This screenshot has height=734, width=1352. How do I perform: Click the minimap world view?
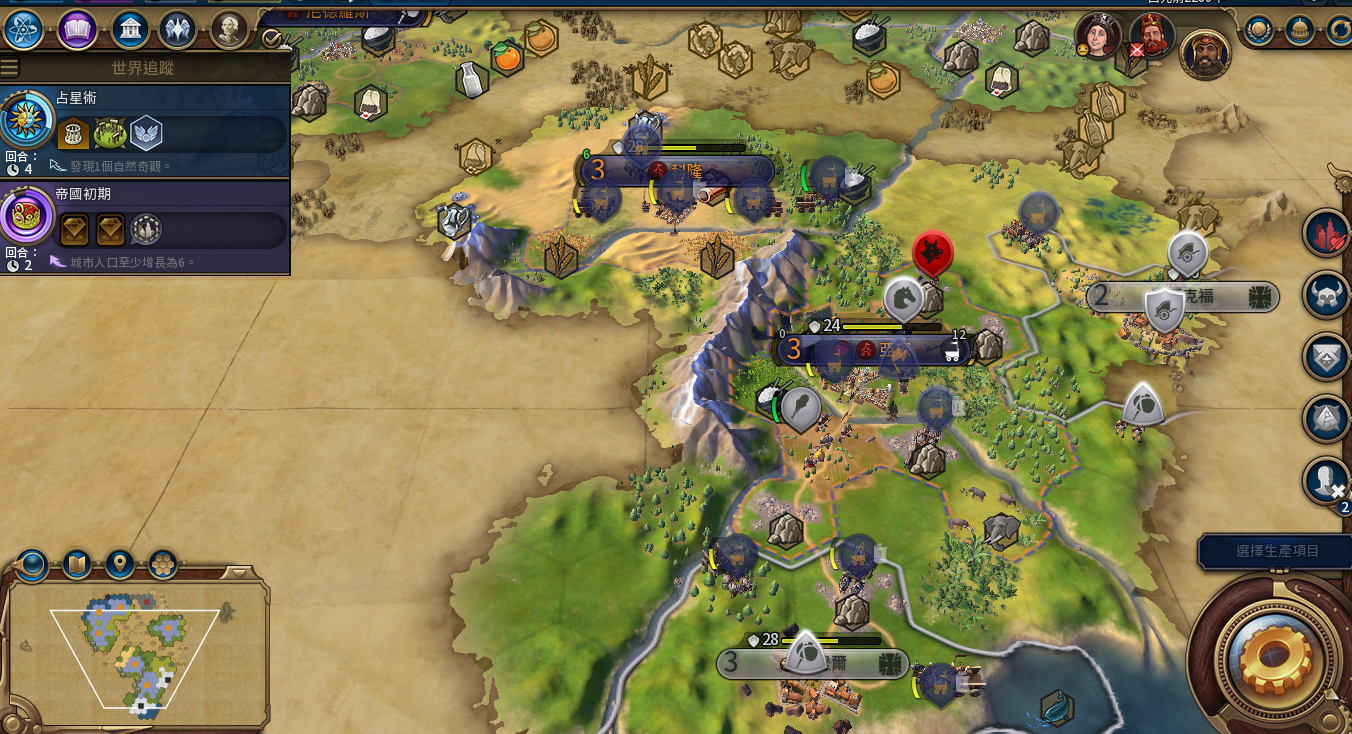click(135, 655)
